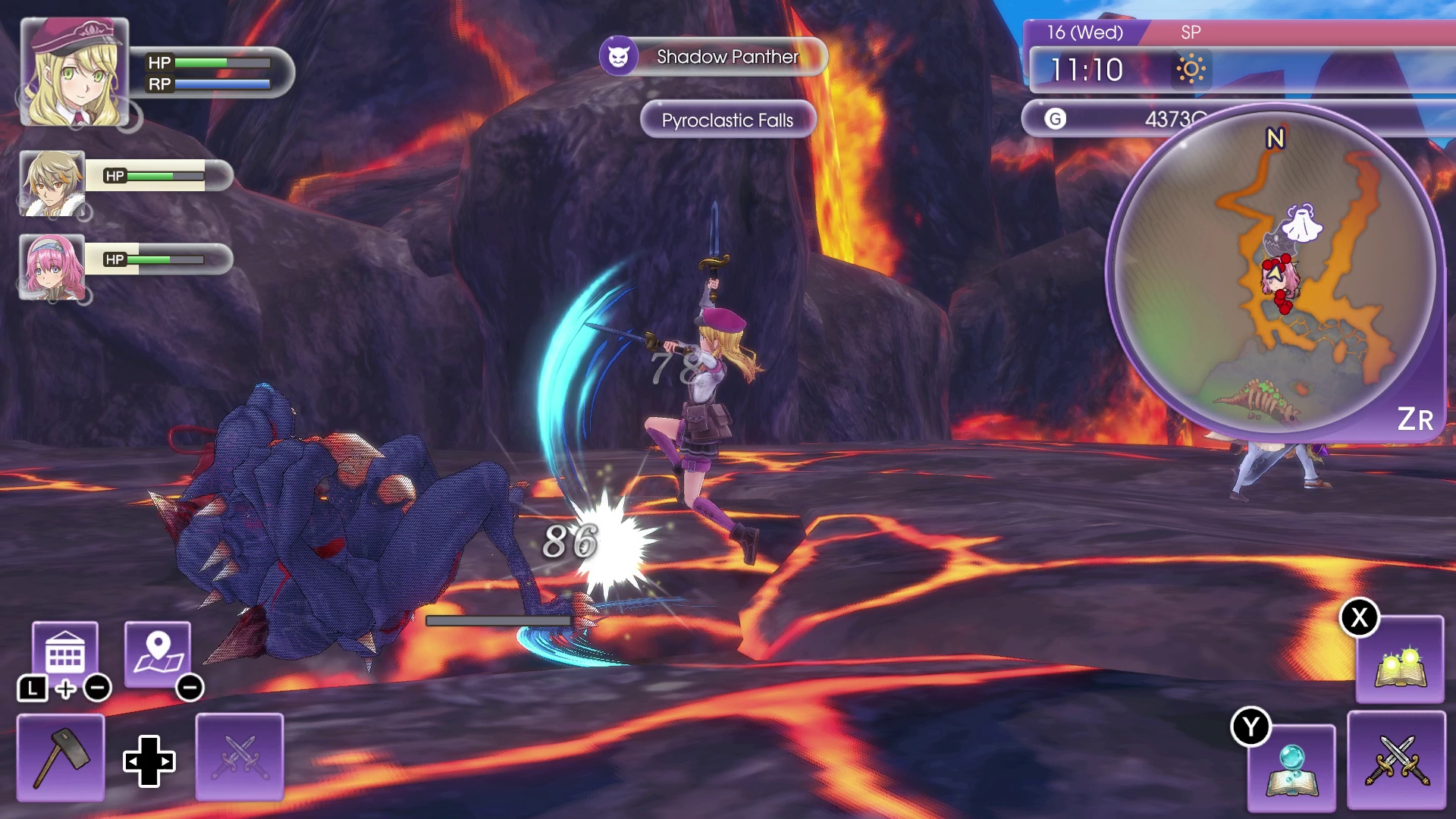Image resolution: width=1456 pixels, height=819 pixels.
Task: Select the hammer tool slot
Action: 61,757
